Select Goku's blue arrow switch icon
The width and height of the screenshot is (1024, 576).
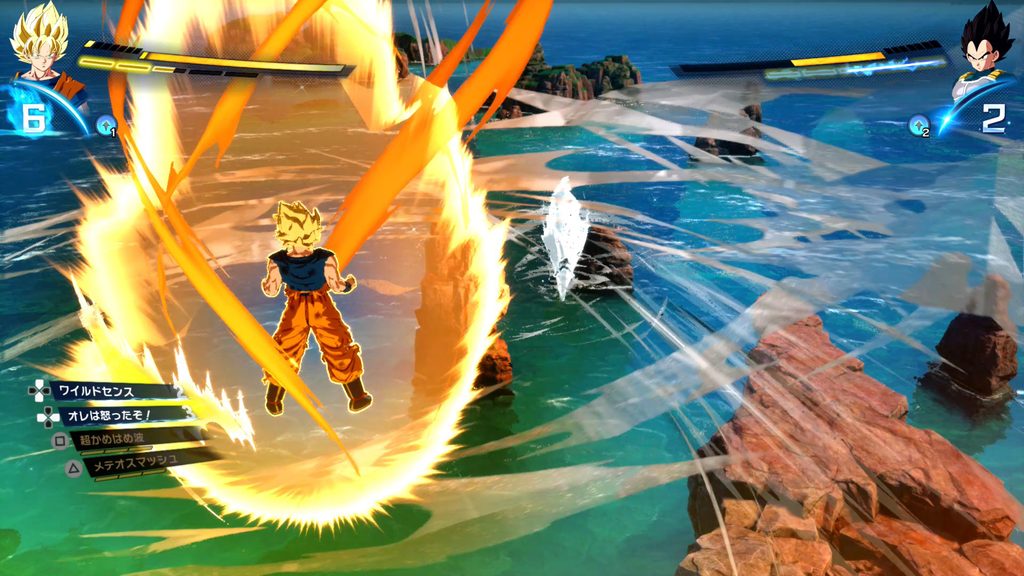pos(105,125)
